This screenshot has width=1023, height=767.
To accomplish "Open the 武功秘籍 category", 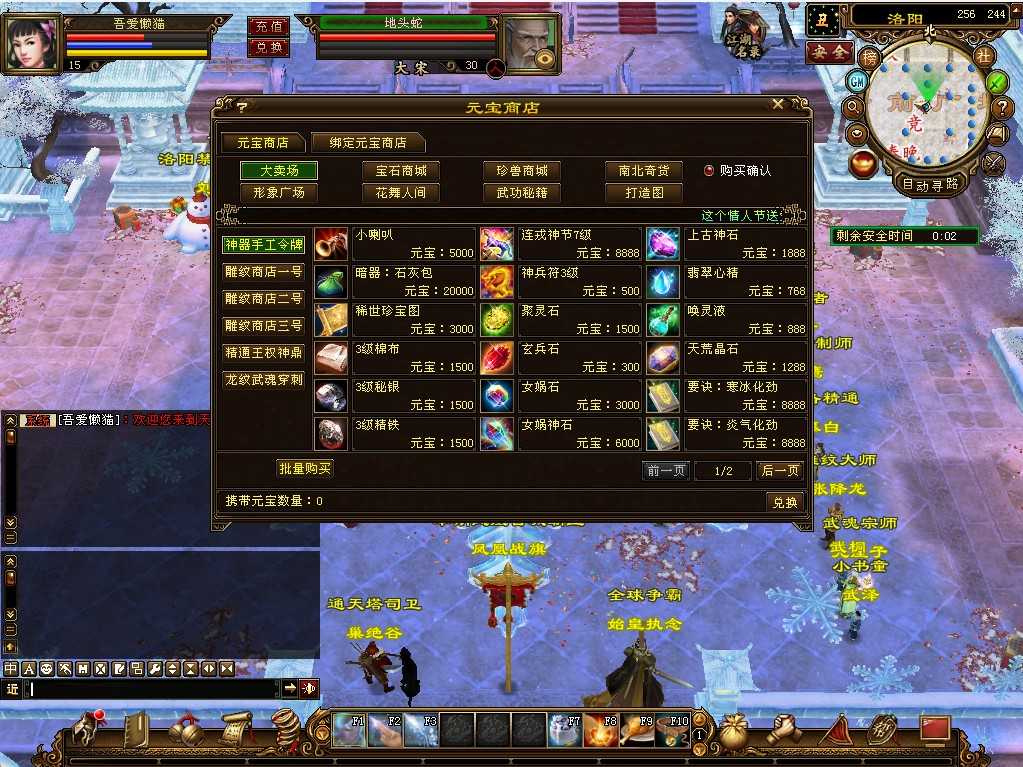I will (522, 193).
